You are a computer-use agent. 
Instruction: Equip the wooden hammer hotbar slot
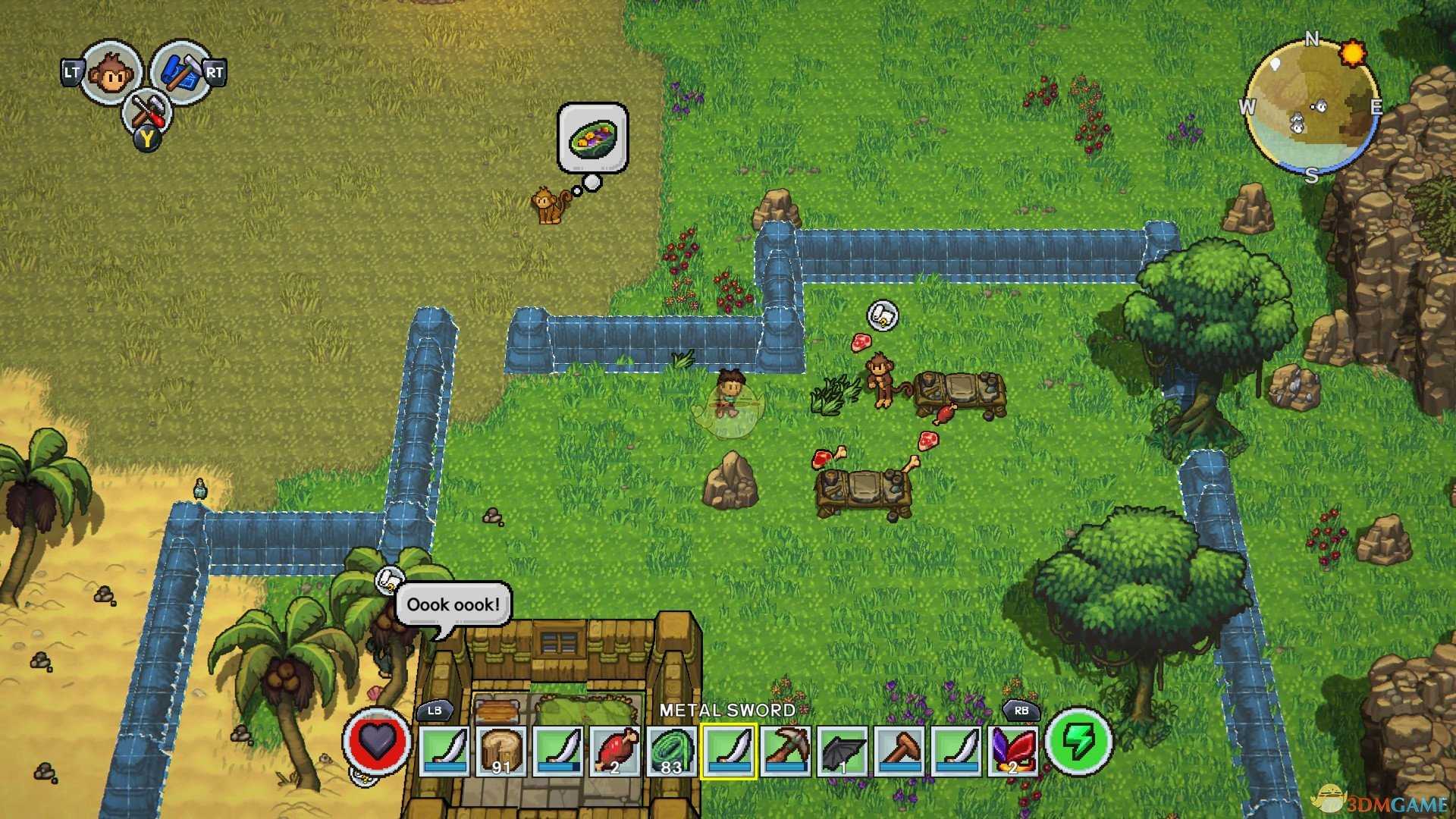(x=899, y=751)
